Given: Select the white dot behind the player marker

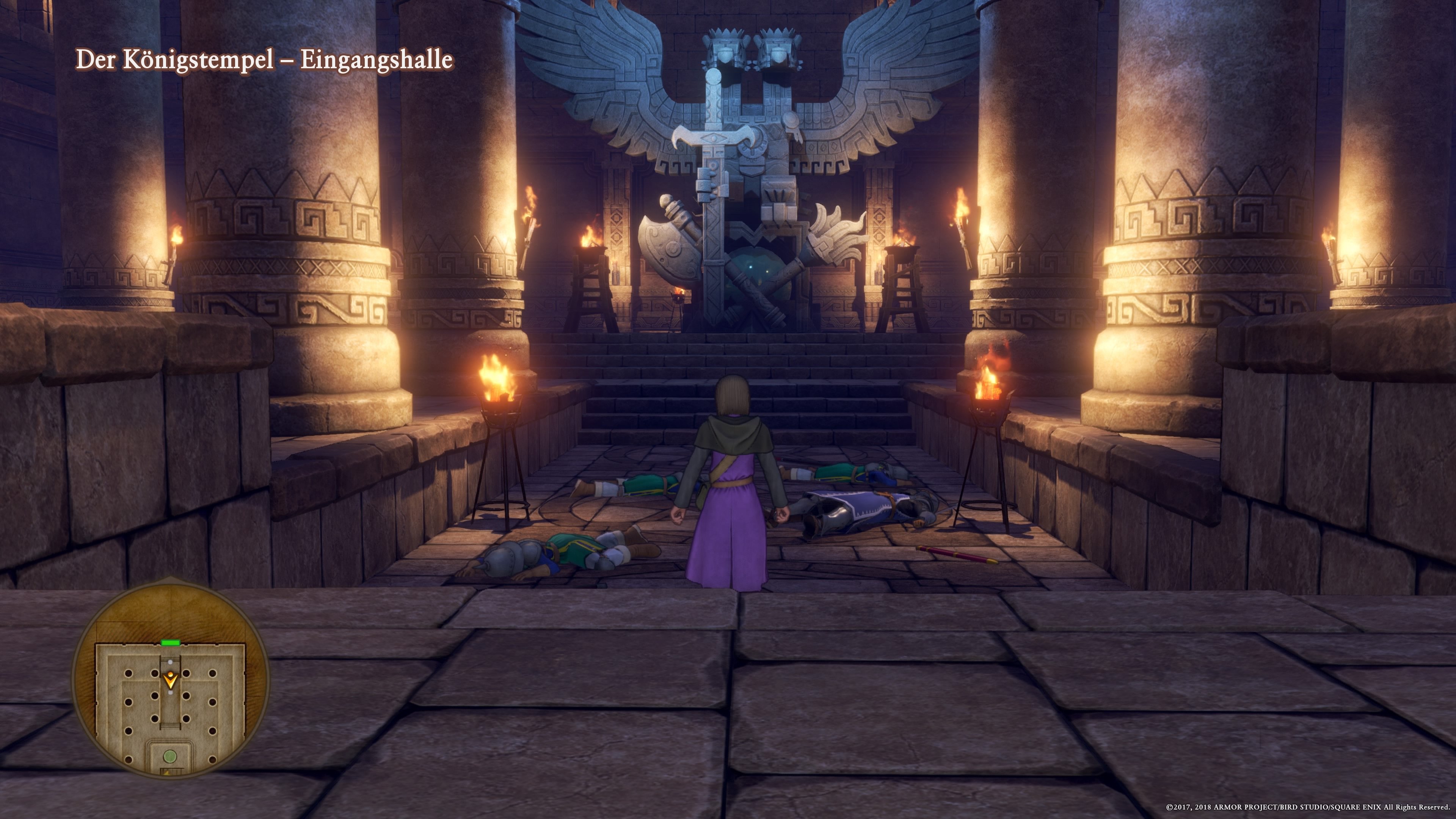Looking at the screenshot, I should click(170, 692).
